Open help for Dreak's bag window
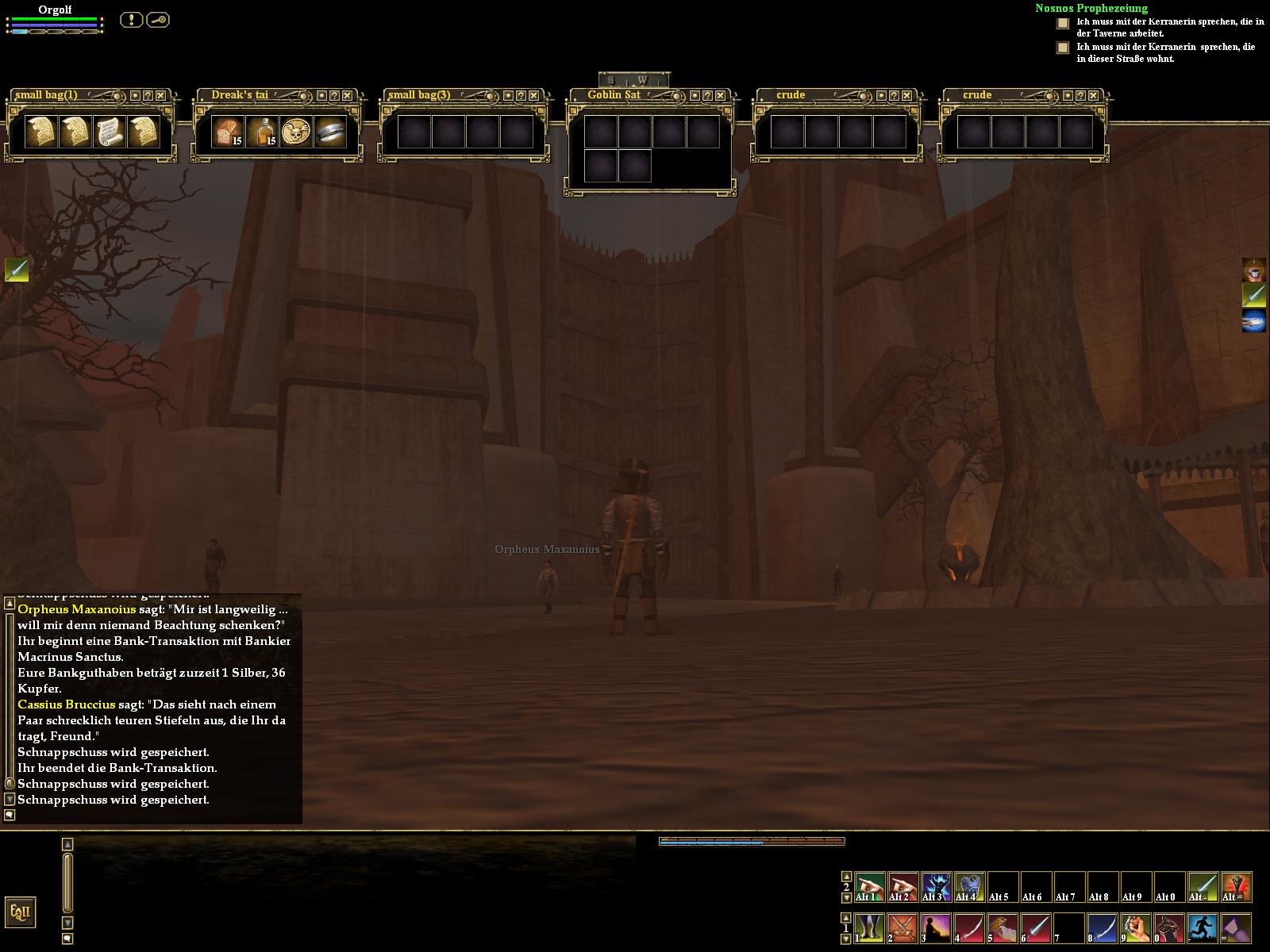1270x952 pixels. point(334,95)
